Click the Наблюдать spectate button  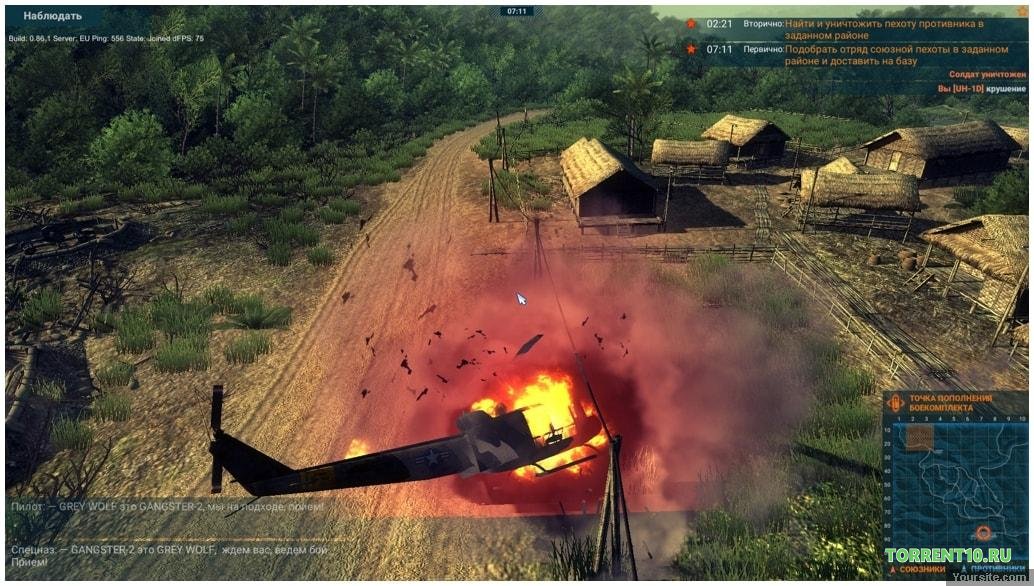click(52, 16)
